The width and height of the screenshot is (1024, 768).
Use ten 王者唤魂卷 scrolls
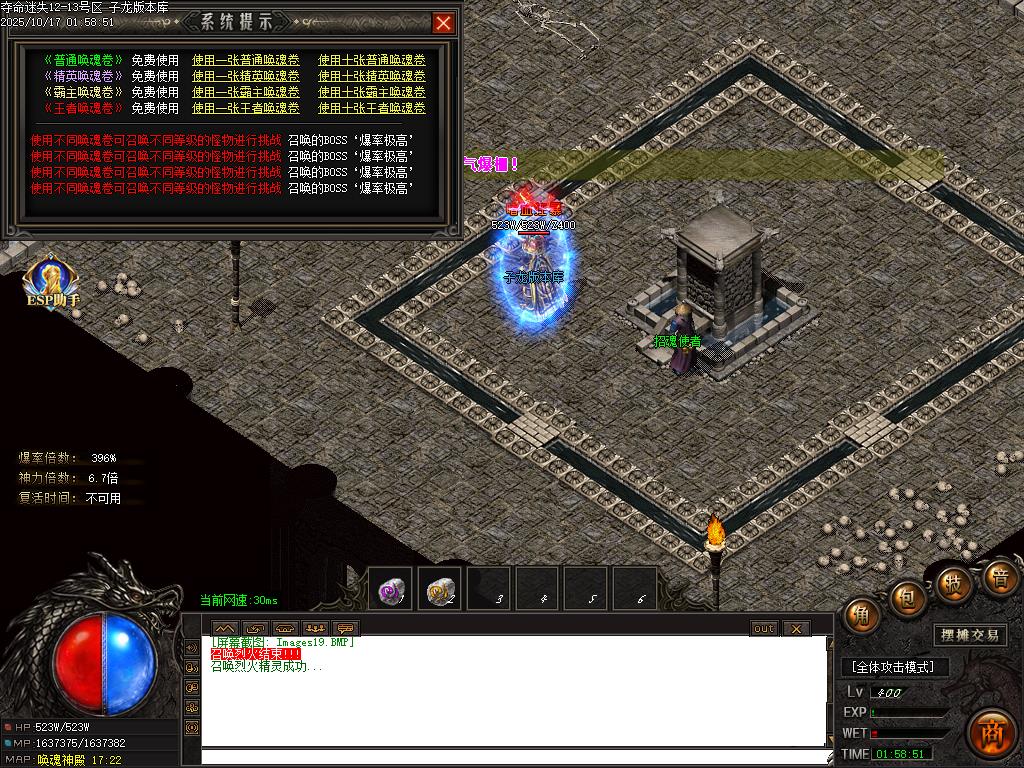point(372,108)
